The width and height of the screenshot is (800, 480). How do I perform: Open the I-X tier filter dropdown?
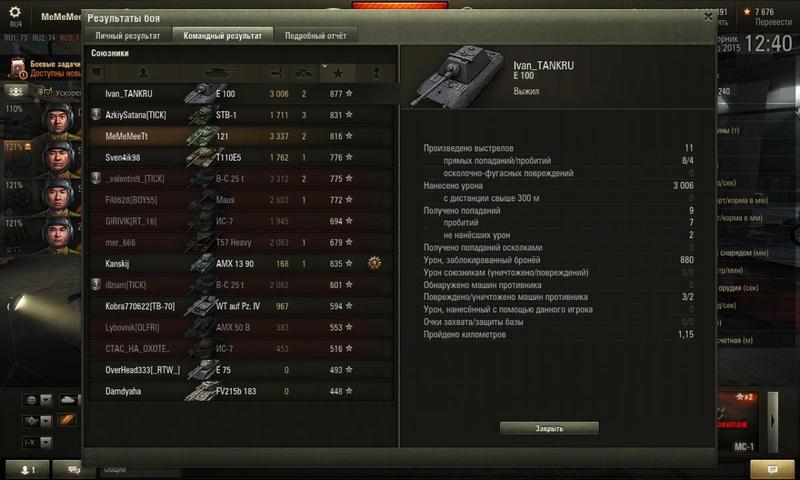38,440
